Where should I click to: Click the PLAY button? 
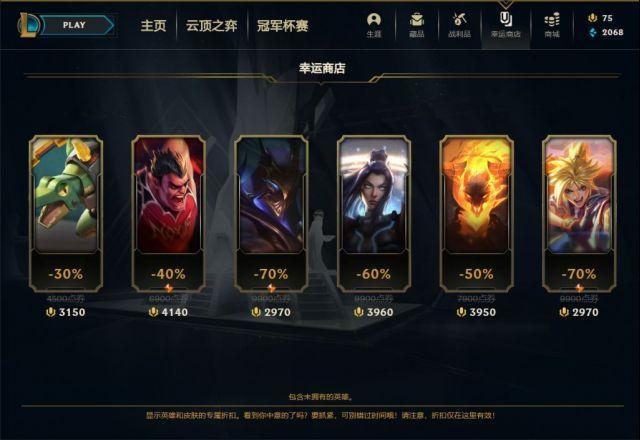pyautogui.click(x=72, y=25)
